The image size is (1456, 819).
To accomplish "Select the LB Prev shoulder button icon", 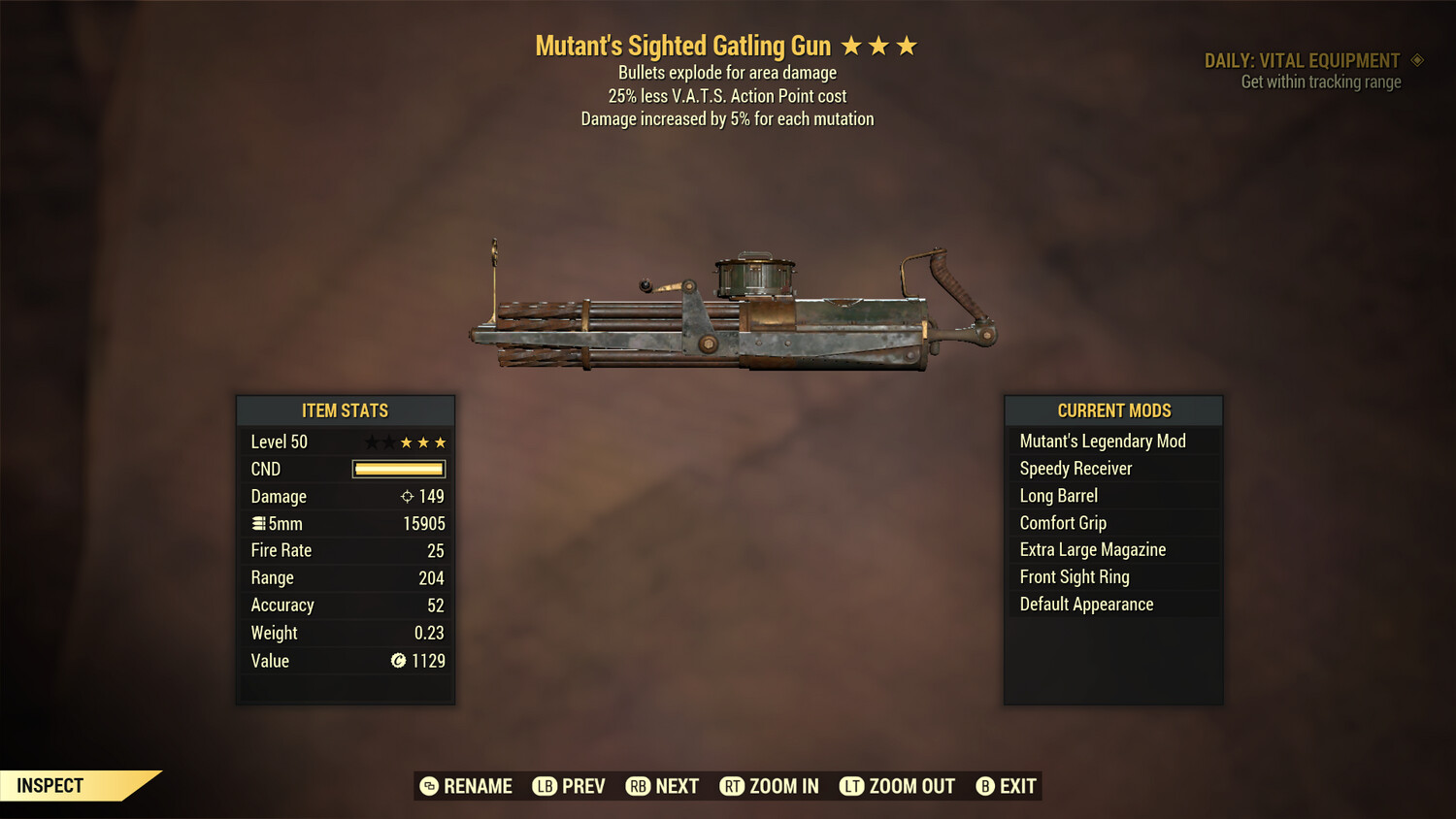I will 546,786.
